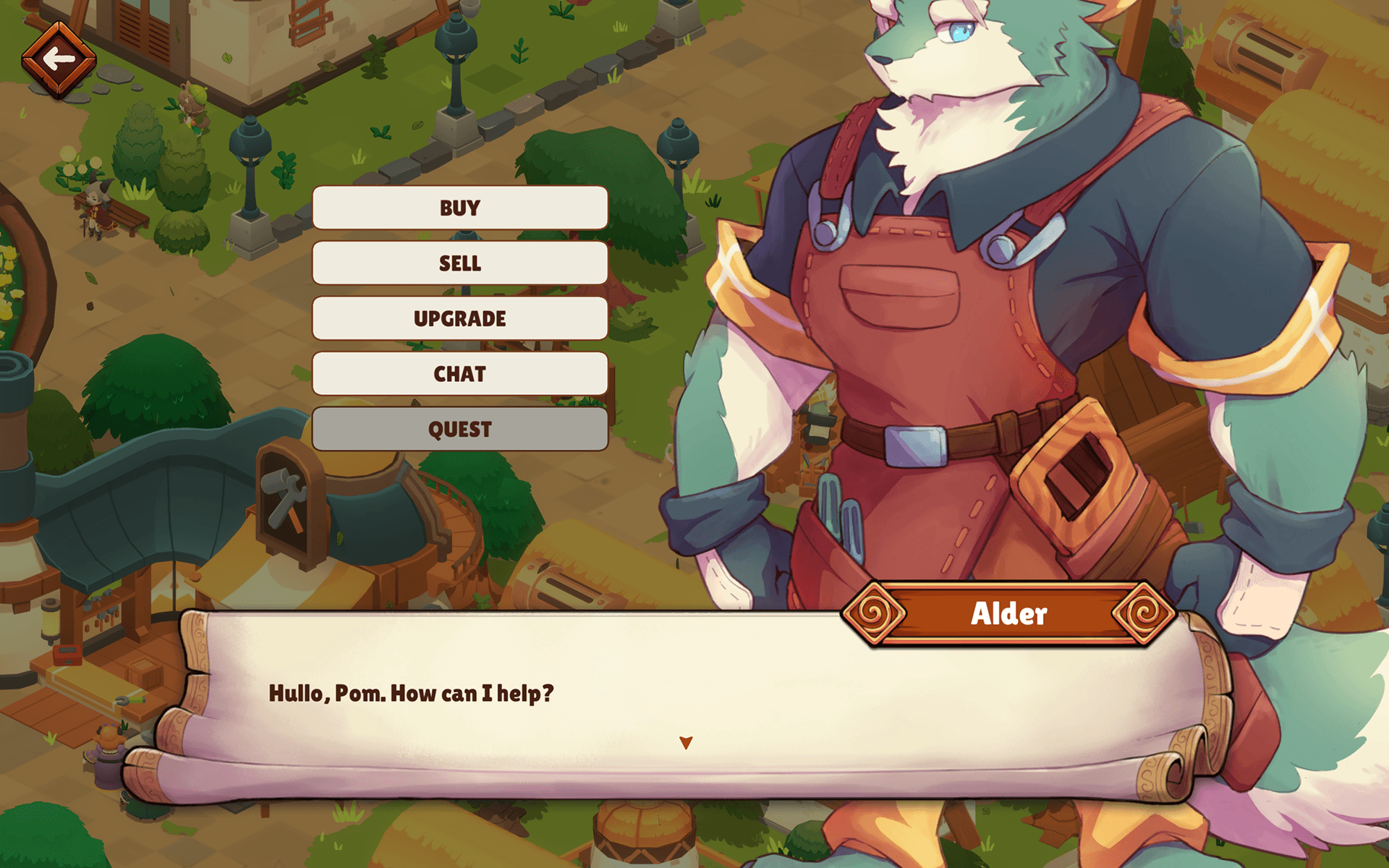Click the greyed QUEST option
The image size is (1389, 868).
pyautogui.click(x=459, y=430)
